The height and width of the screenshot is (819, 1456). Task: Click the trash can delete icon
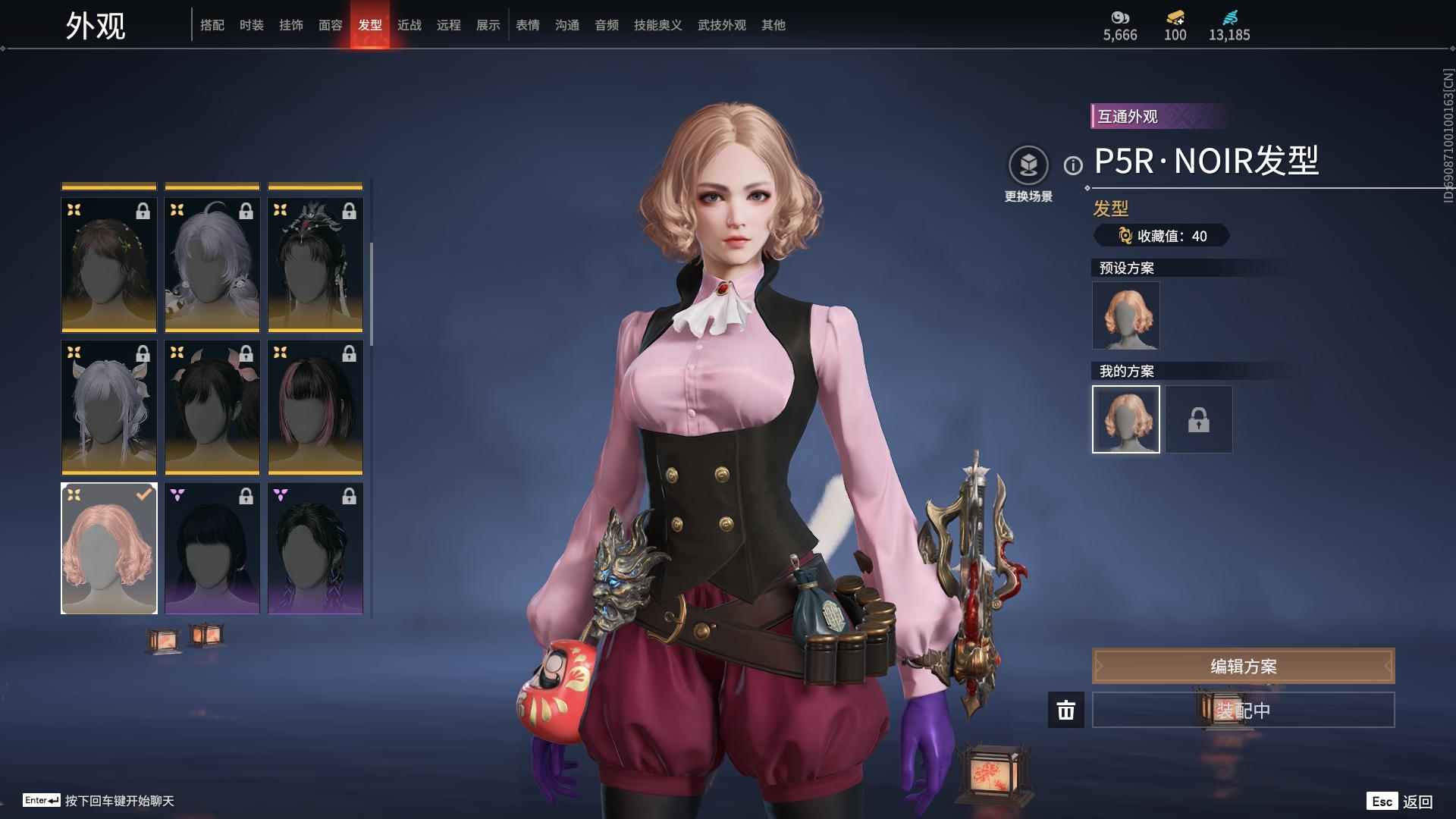coord(1066,710)
